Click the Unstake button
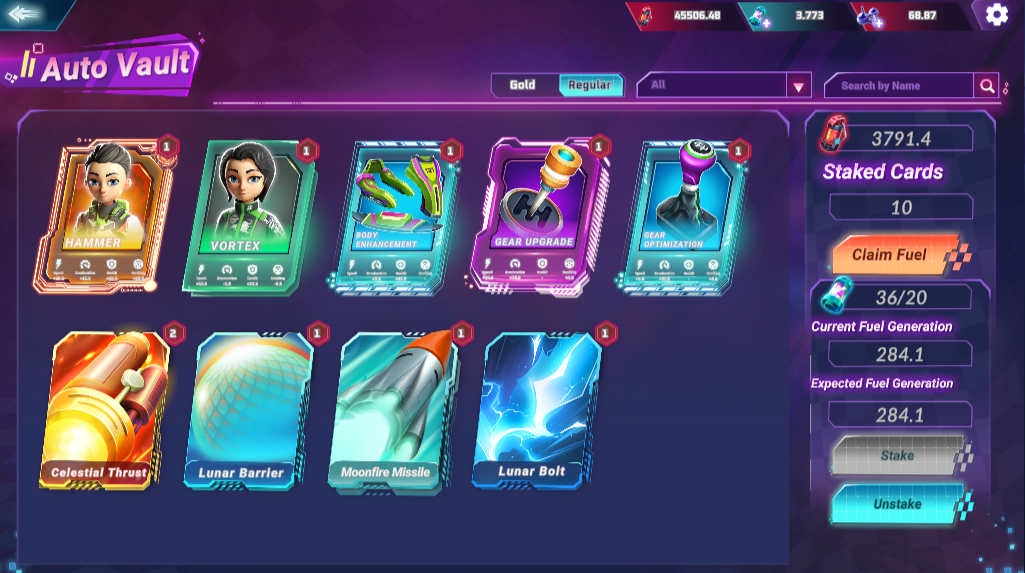 click(896, 504)
